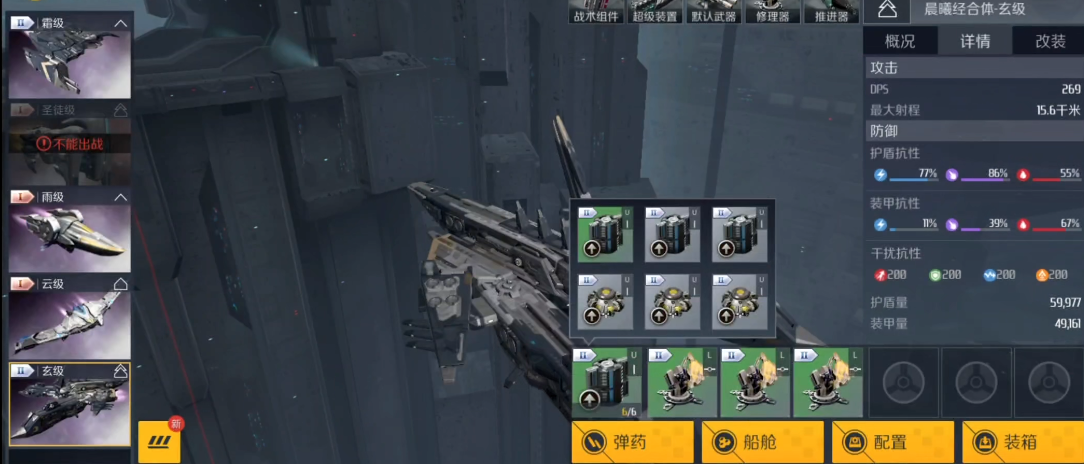1084x464 pixels.
Task: Switch to the 改装 refit tab
Action: point(1049,41)
